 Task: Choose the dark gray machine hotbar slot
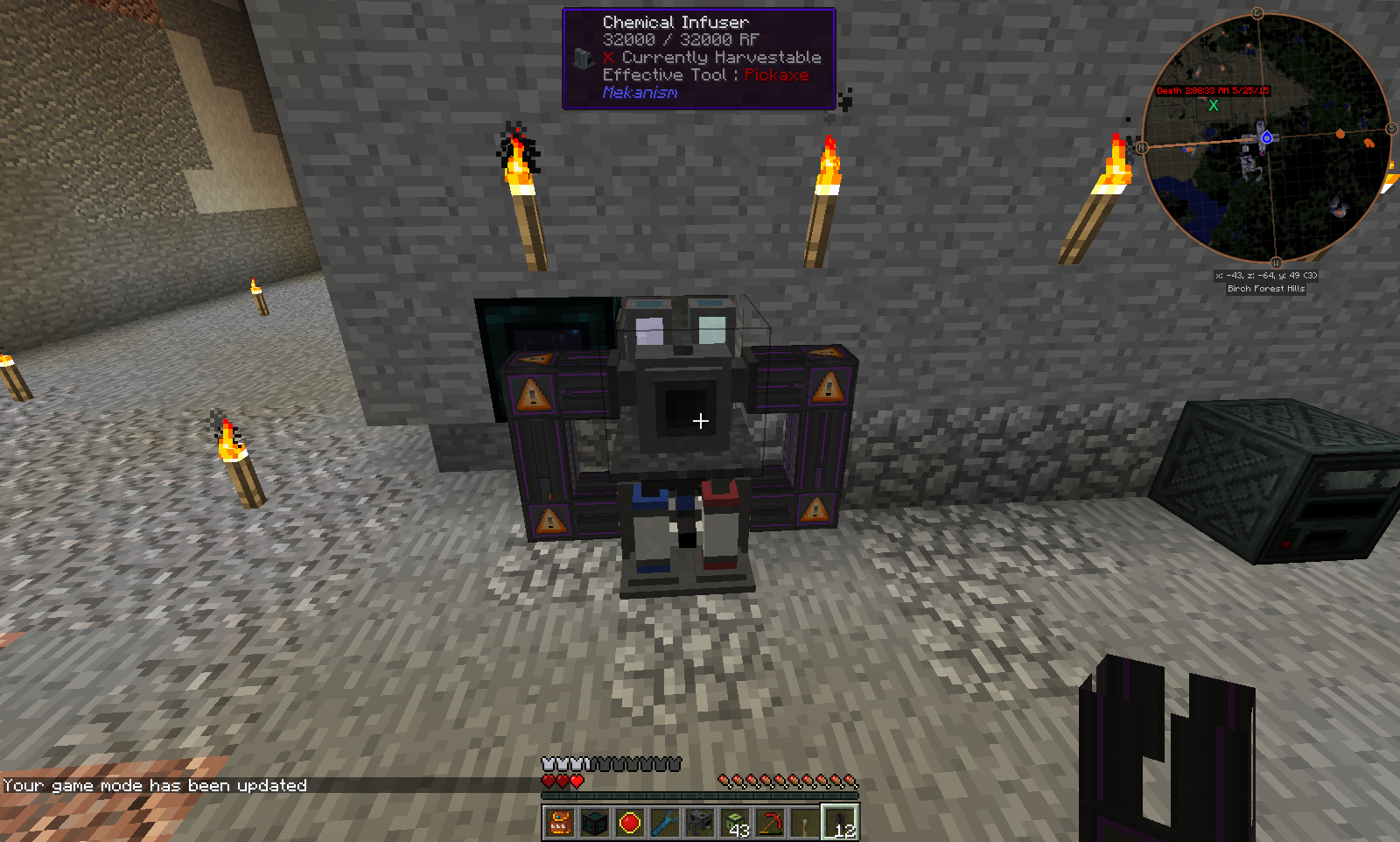700,823
